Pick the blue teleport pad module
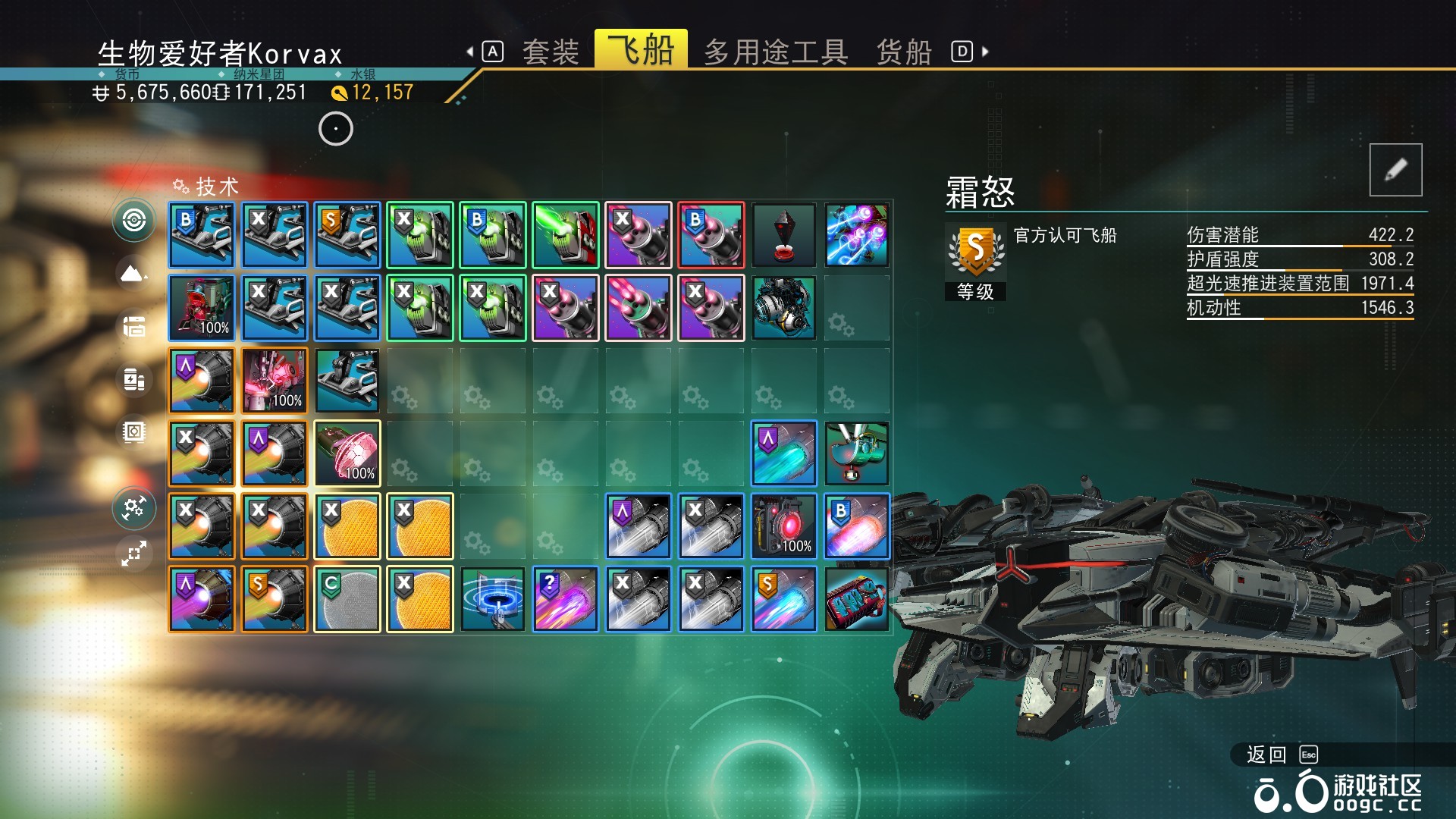1456x819 pixels. (x=493, y=599)
